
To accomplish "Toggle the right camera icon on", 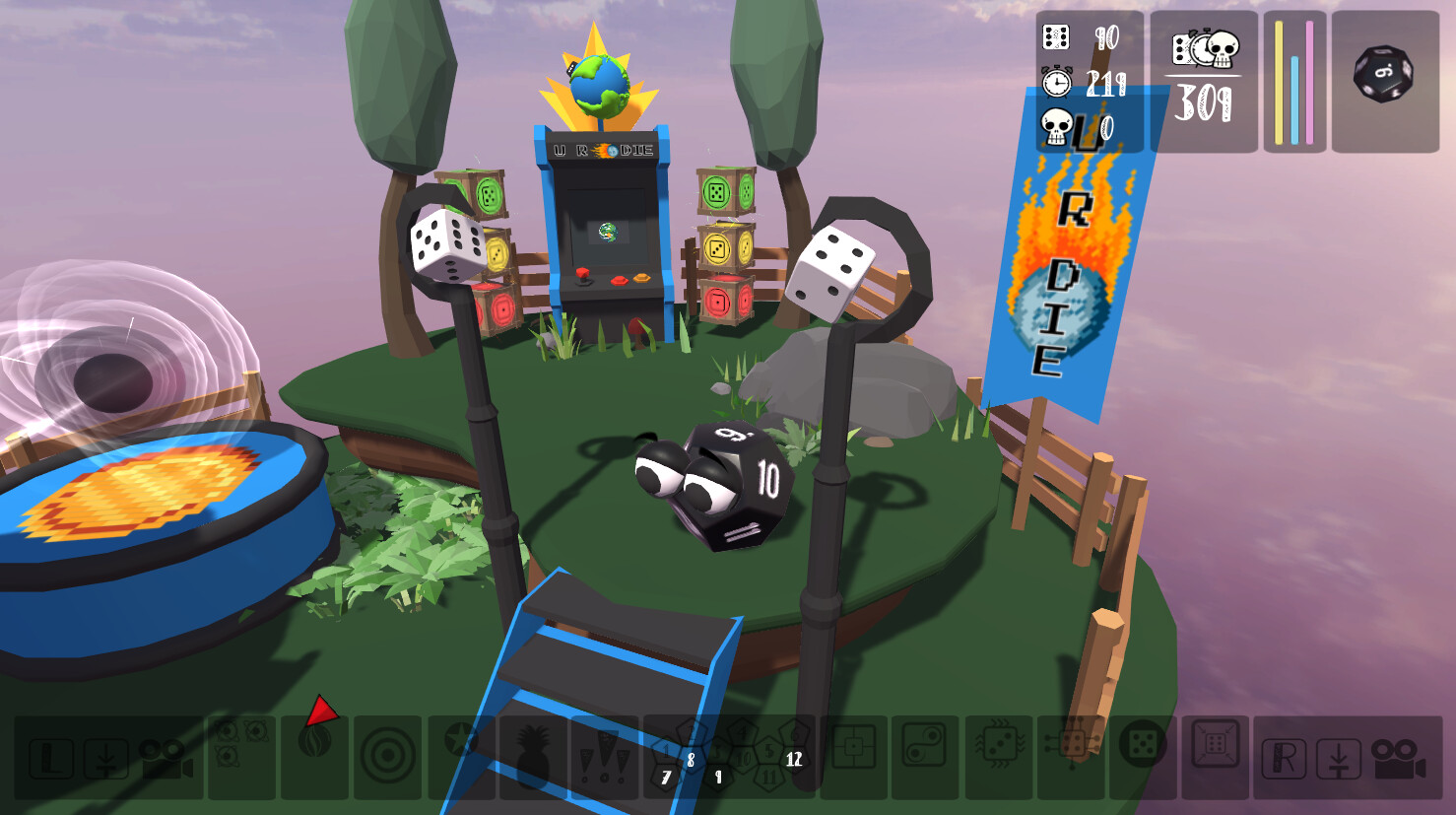I will tap(1399, 759).
